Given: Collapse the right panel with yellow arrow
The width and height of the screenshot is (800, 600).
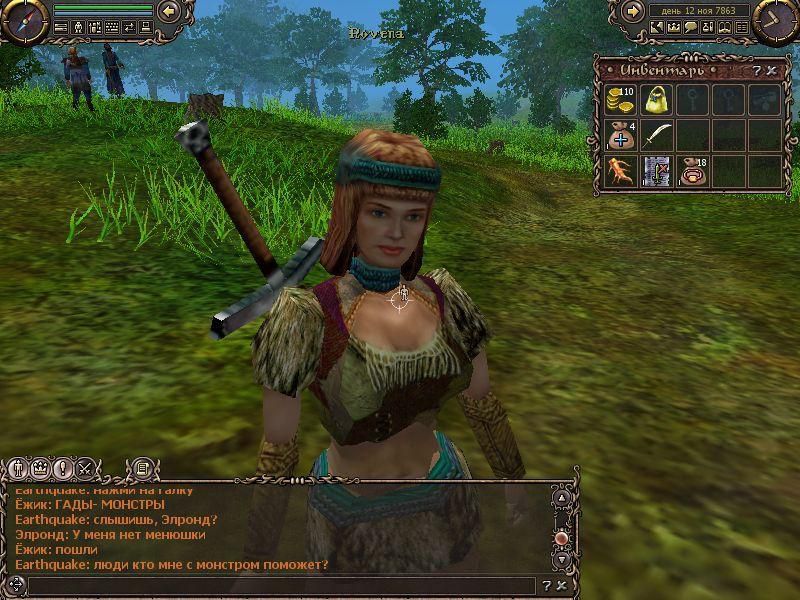Looking at the screenshot, I should tap(632, 11).
